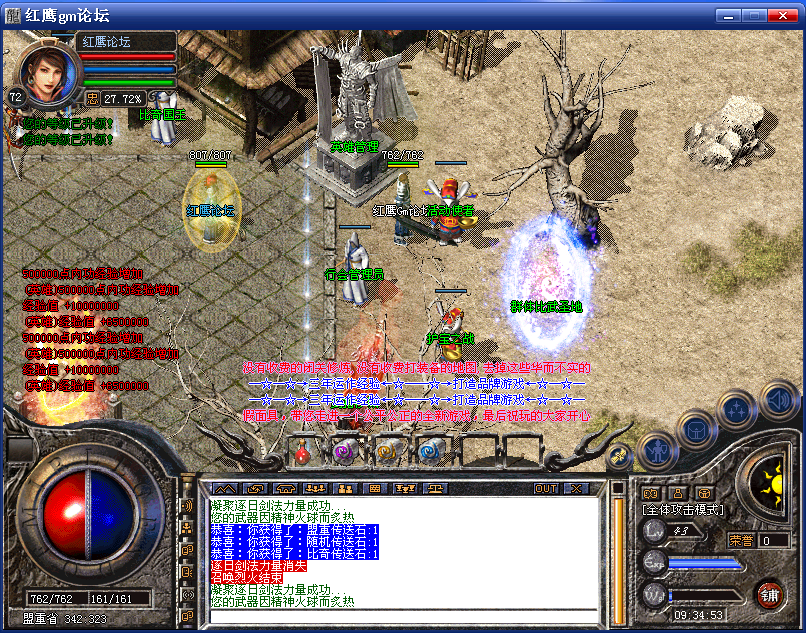The height and width of the screenshot is (633, 806).
Task: Click the 荣誉 honor label
Action: click(741, 540)
